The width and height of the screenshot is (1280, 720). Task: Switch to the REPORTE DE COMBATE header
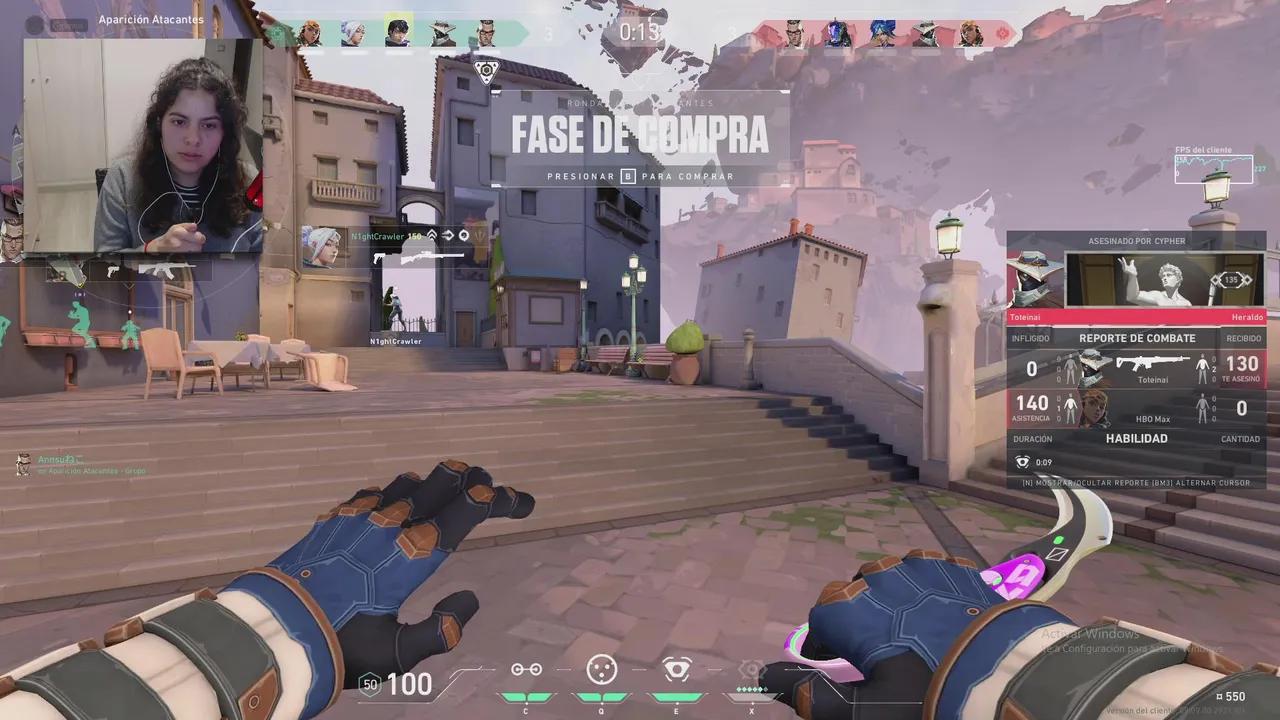tap(1137, 338)
